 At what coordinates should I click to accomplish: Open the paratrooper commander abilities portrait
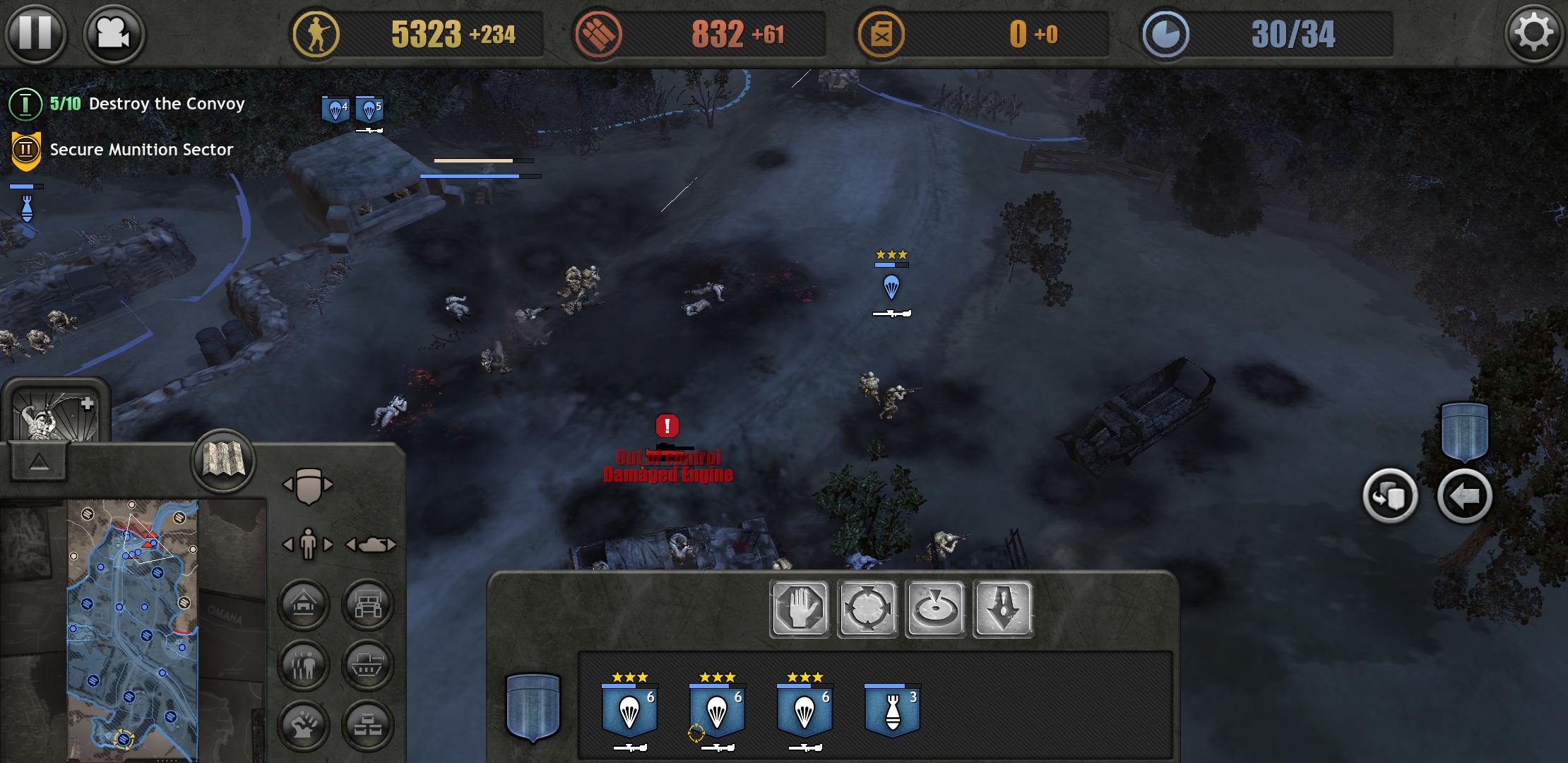pos(57,413)
